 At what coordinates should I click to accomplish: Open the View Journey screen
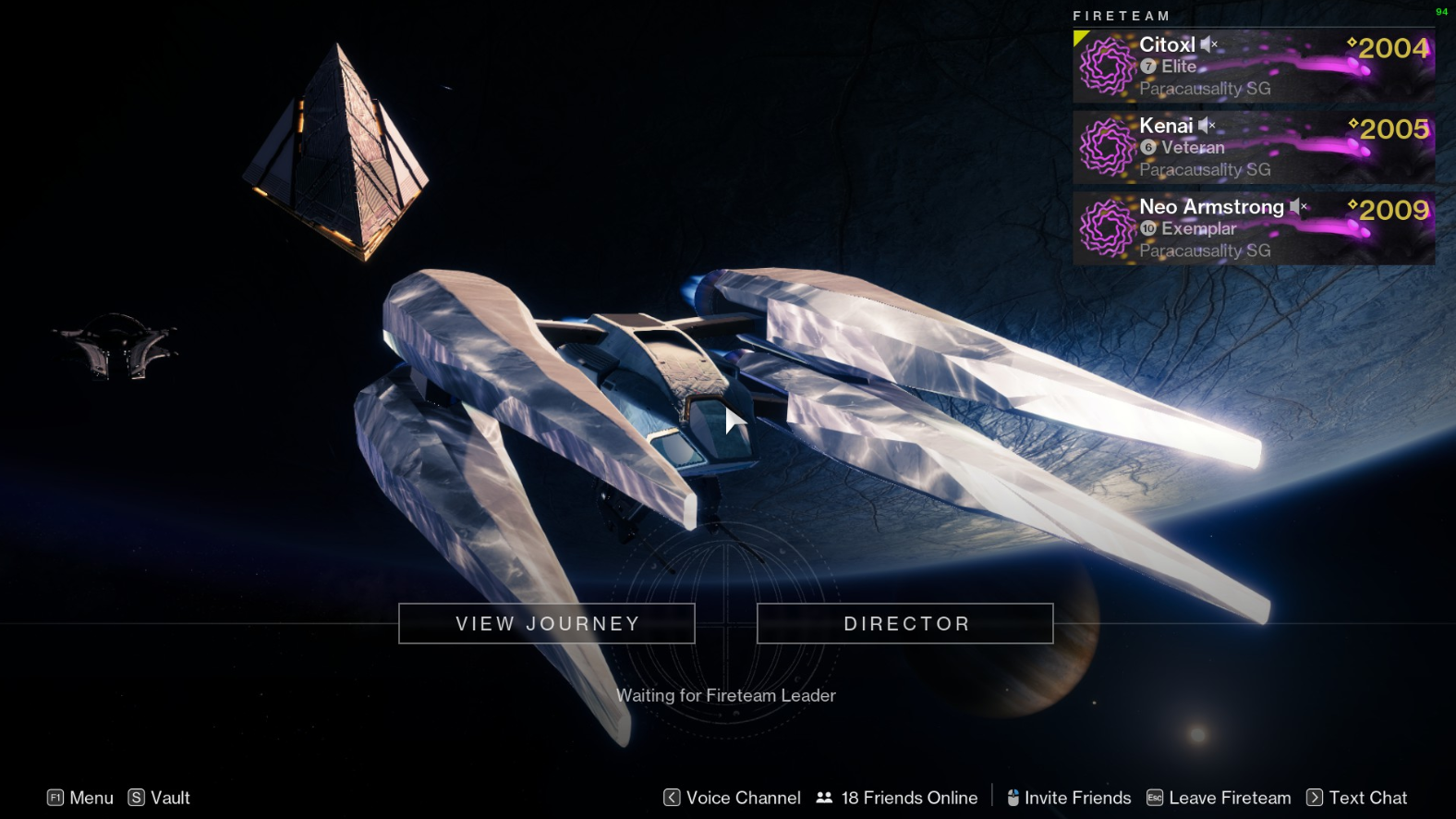547,624
